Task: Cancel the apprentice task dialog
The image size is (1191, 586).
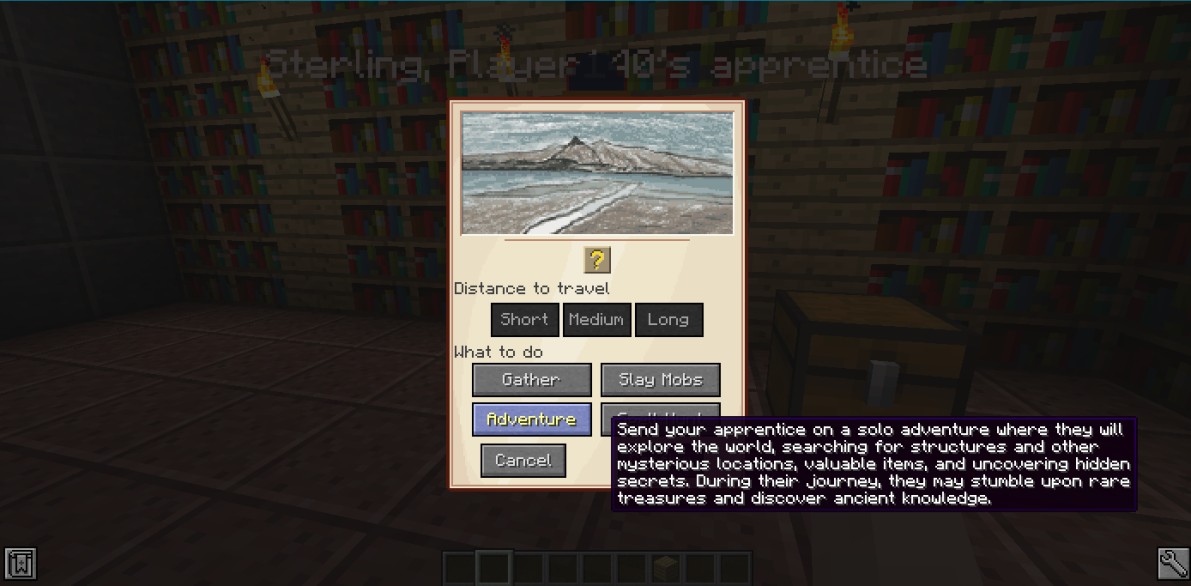Action: tap(523, 461)
